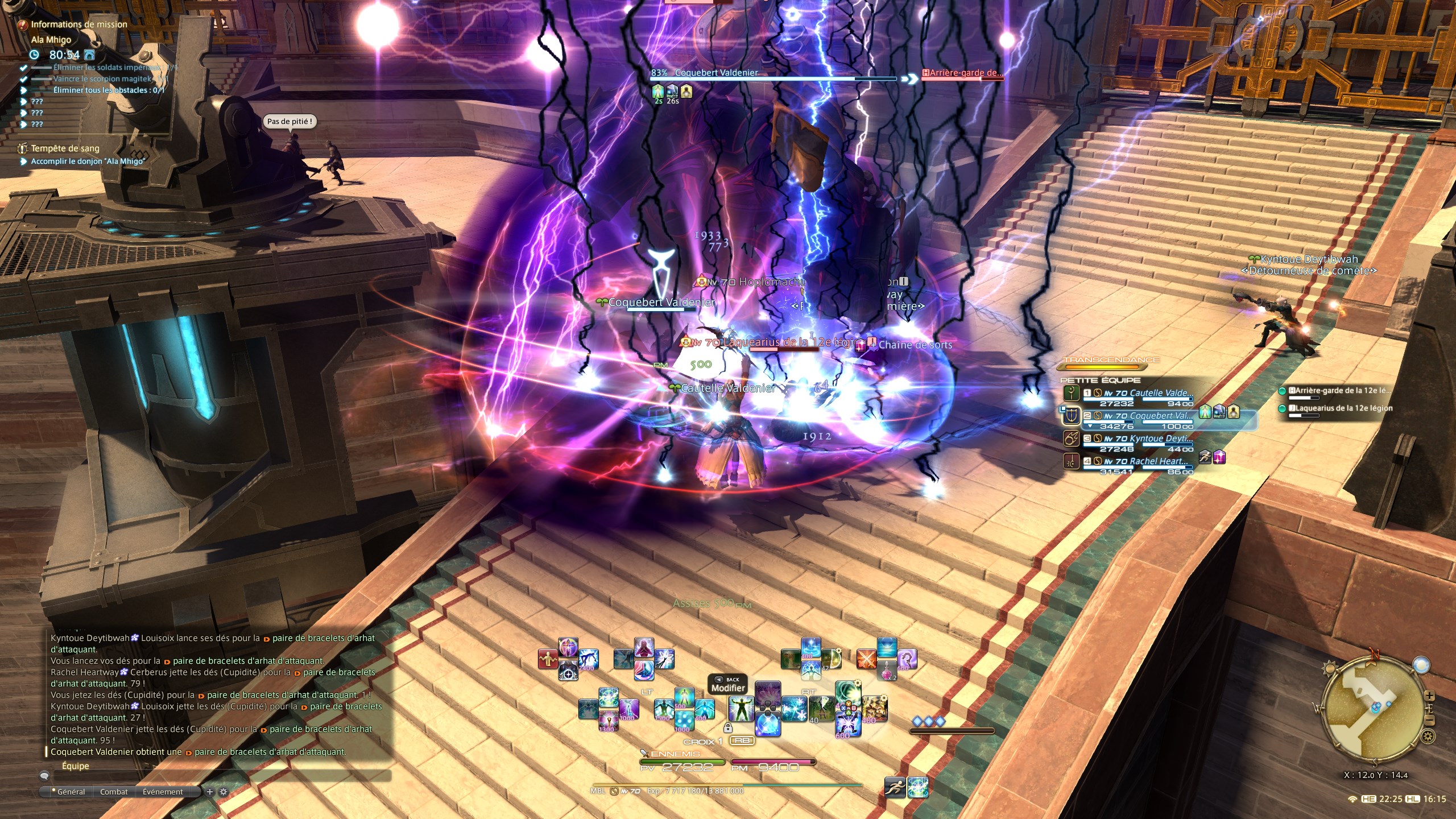The width and height of the screenshot is (1456, 819).
Task: Target Kyntoue Deytibwah in party list
Action: 1137,439
